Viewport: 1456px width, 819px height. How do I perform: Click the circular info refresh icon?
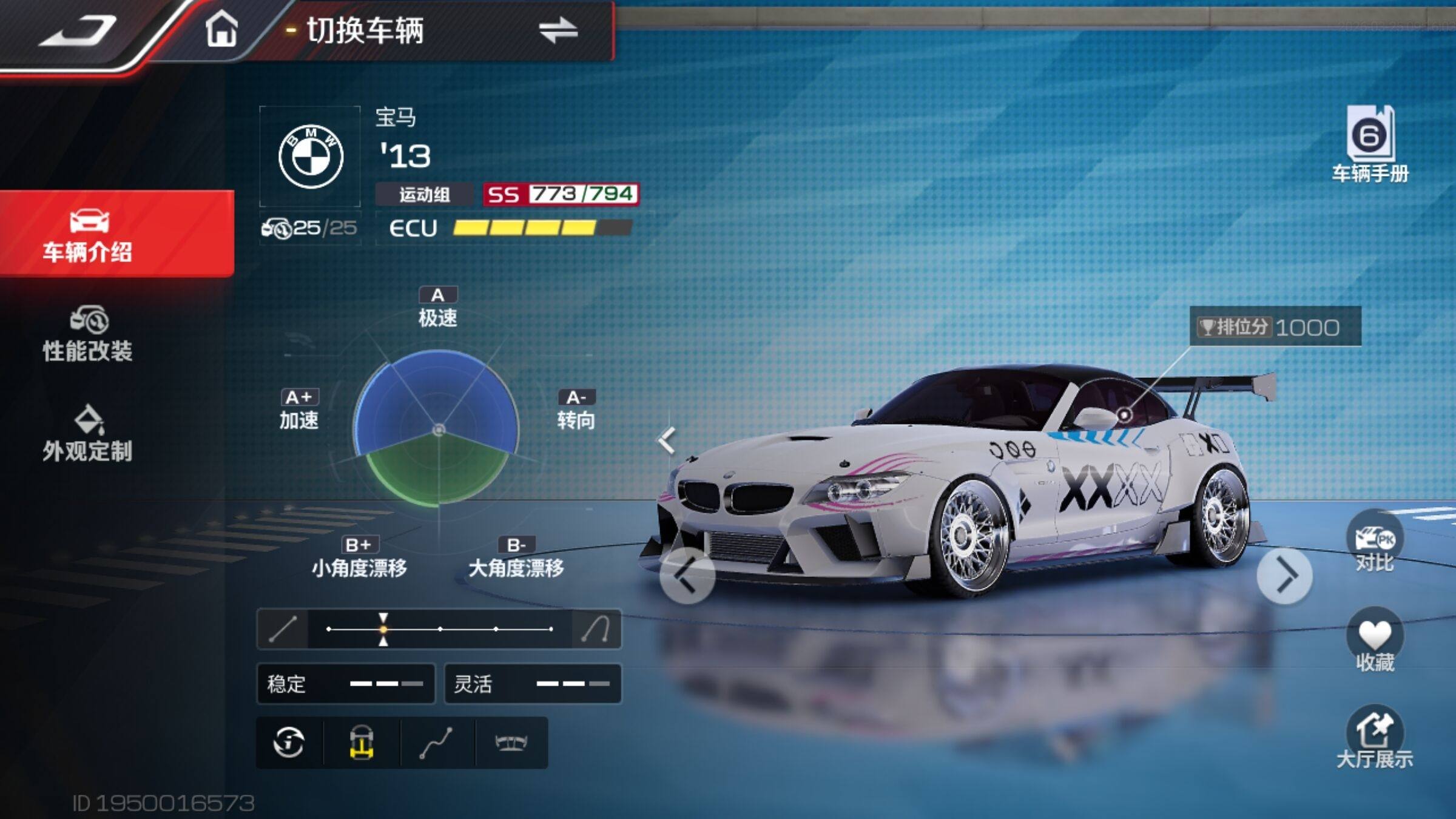289,743
